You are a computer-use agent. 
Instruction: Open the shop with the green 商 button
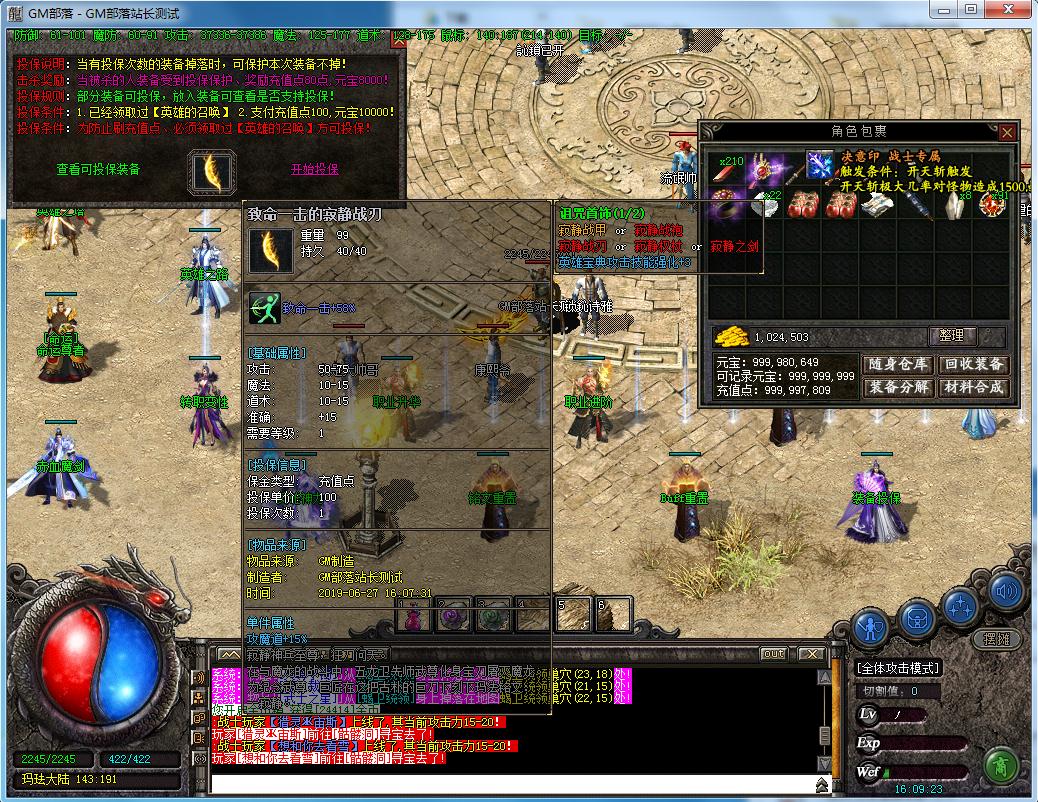tap(1000, 767)
